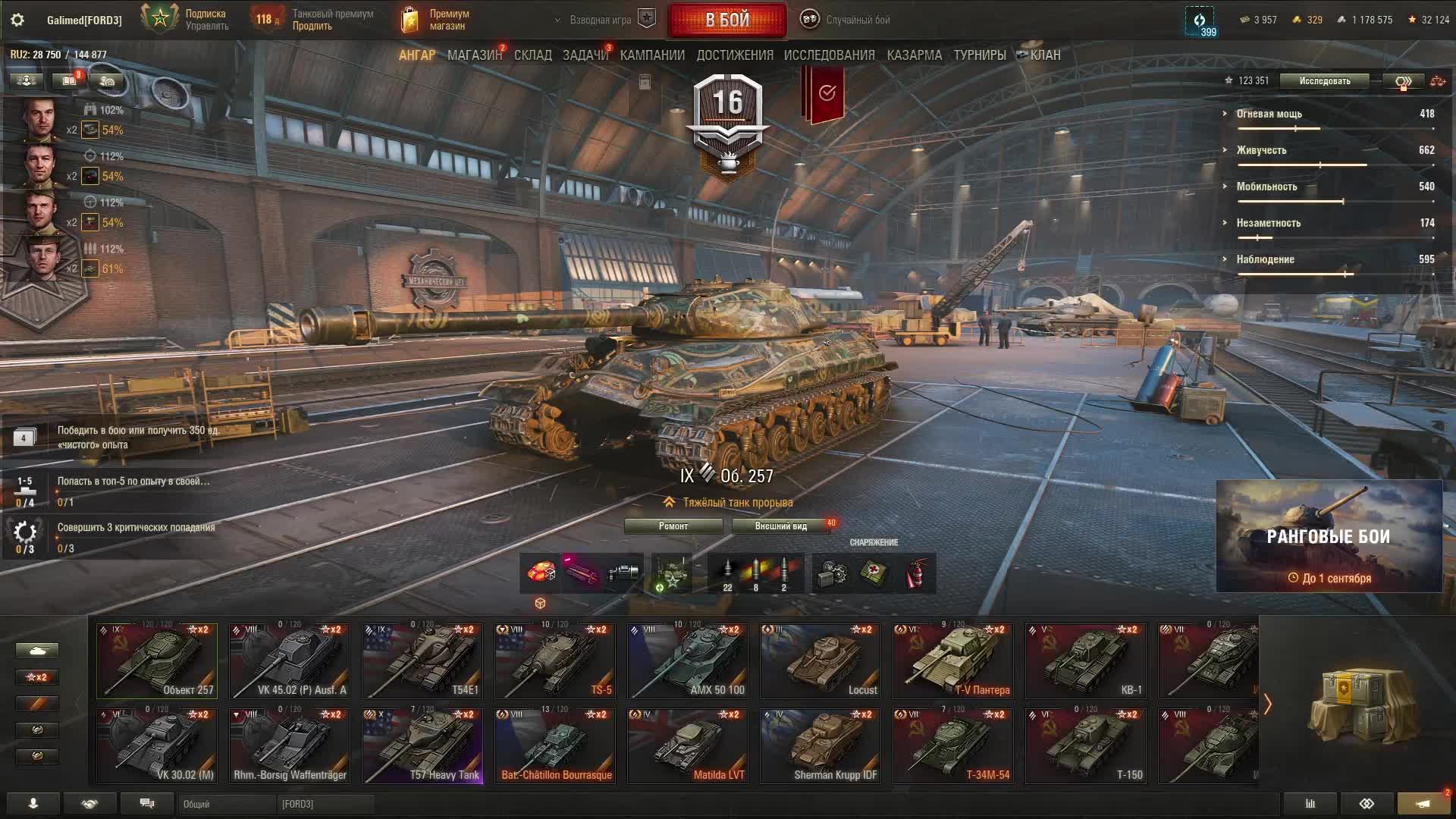Pick the Sherman Krupp IDF tank
This screenshot has width=1456, height=819.
(821, 745)
